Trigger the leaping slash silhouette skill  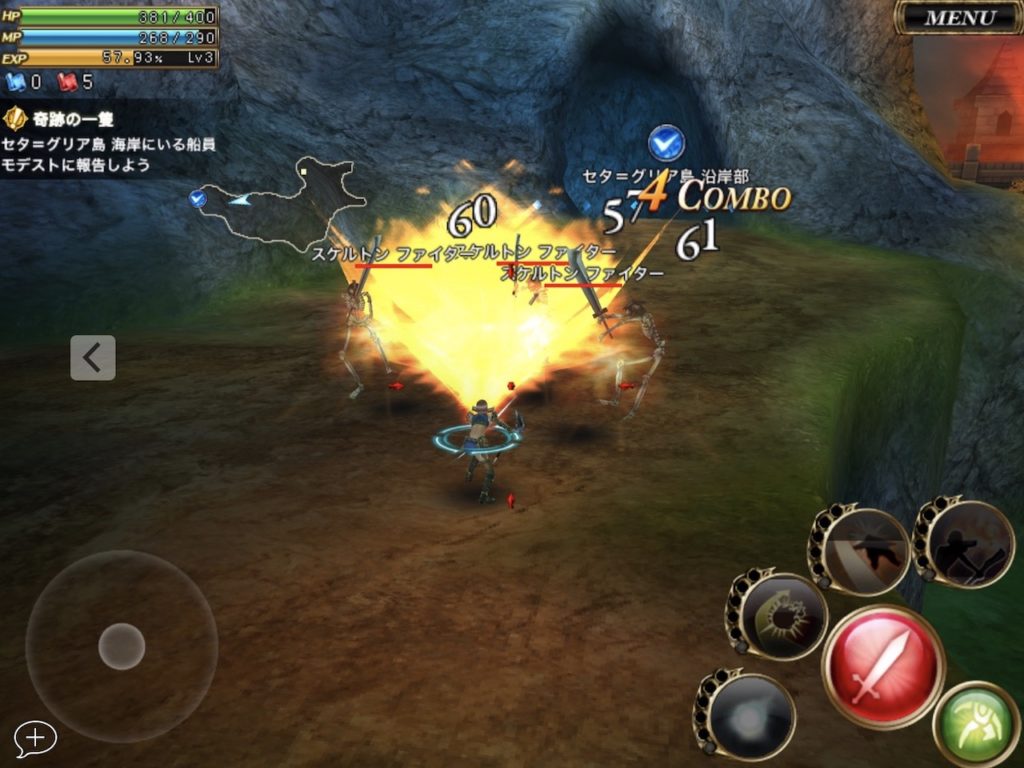[863, 550]
